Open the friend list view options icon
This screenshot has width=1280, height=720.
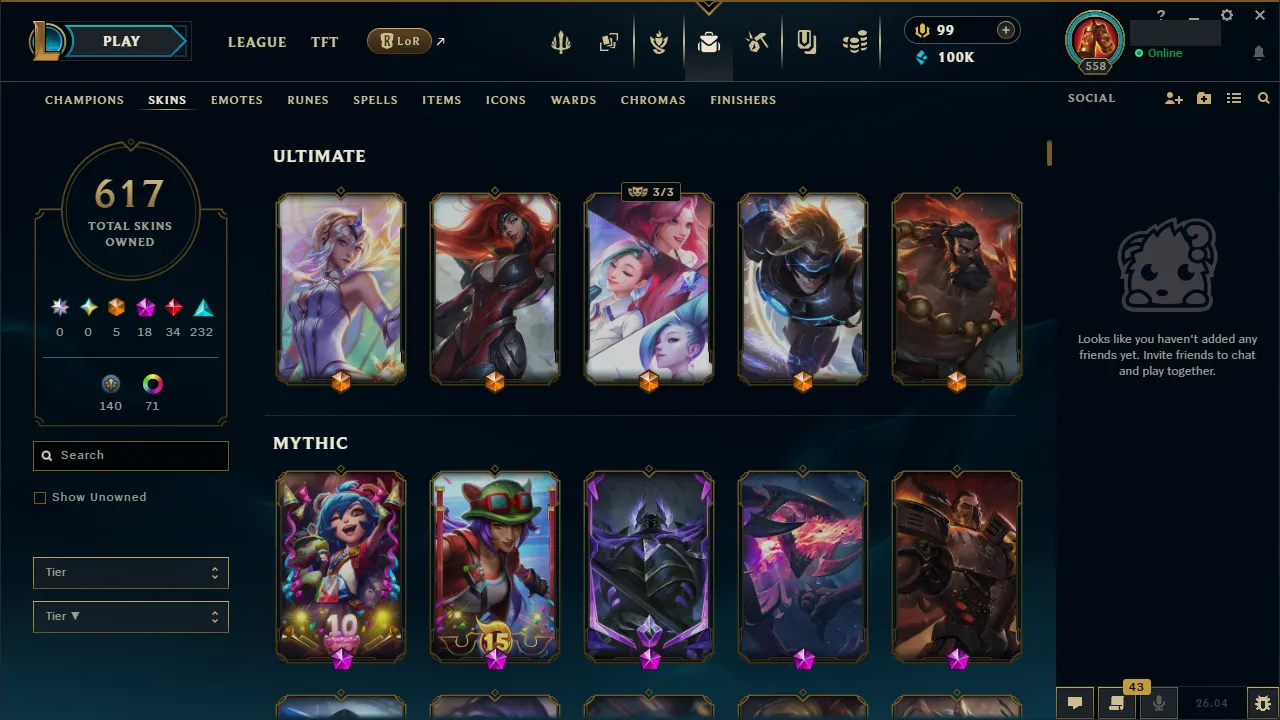click(x=1233, y=98)
